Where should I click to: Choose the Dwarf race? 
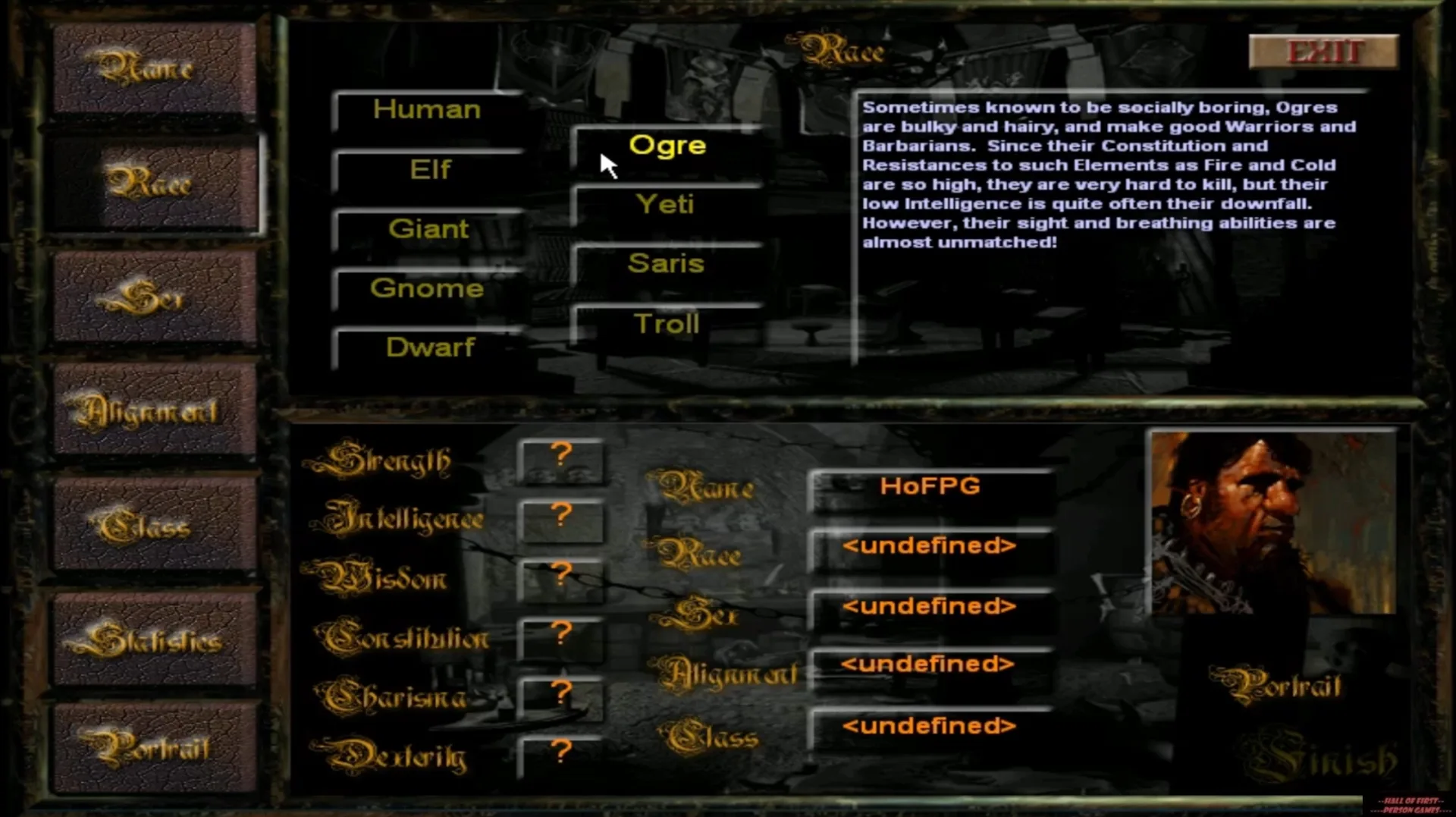coord(429,347)
